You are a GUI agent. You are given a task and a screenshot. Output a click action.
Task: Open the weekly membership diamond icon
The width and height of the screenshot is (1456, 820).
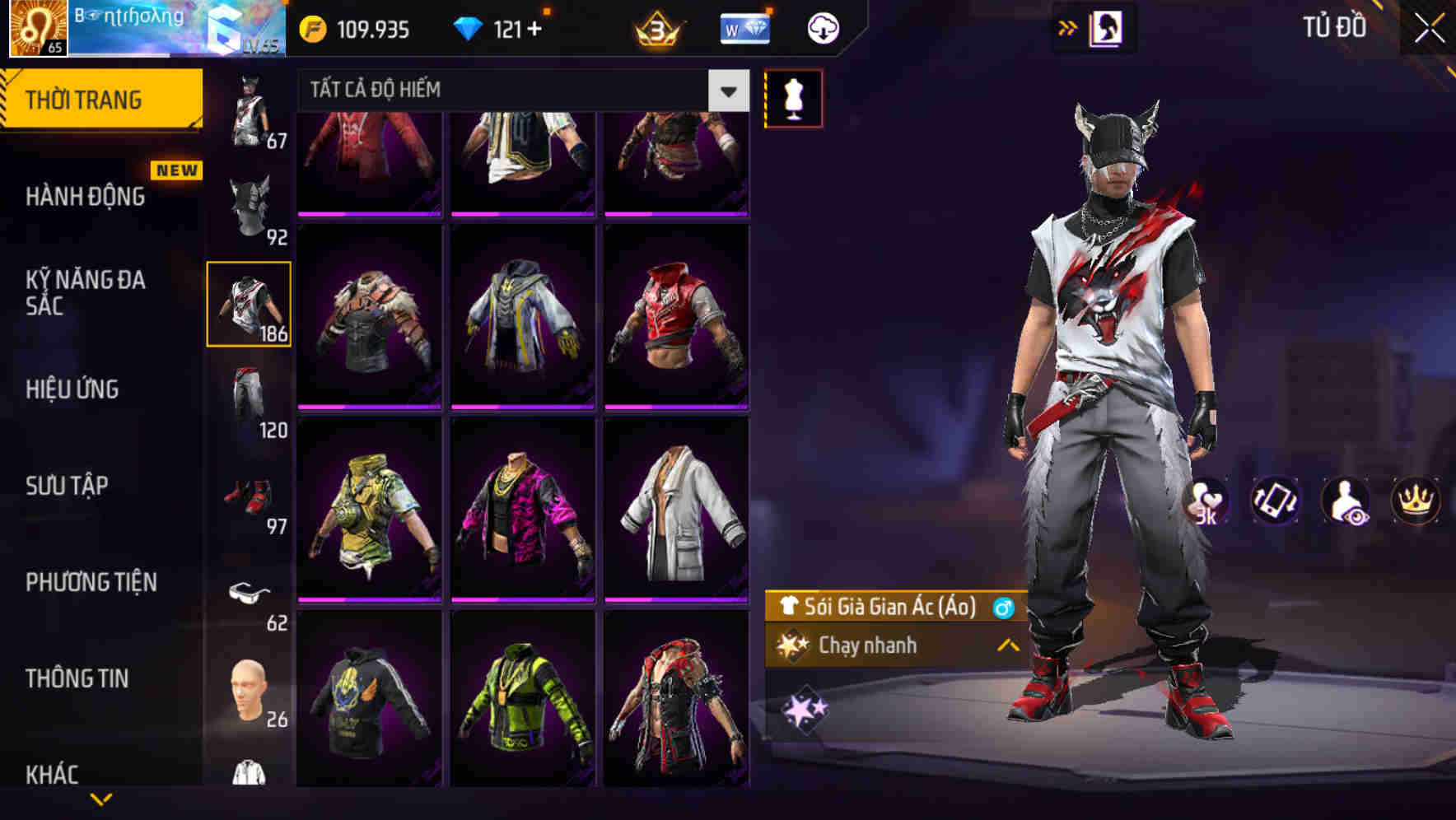coord(745,26)
